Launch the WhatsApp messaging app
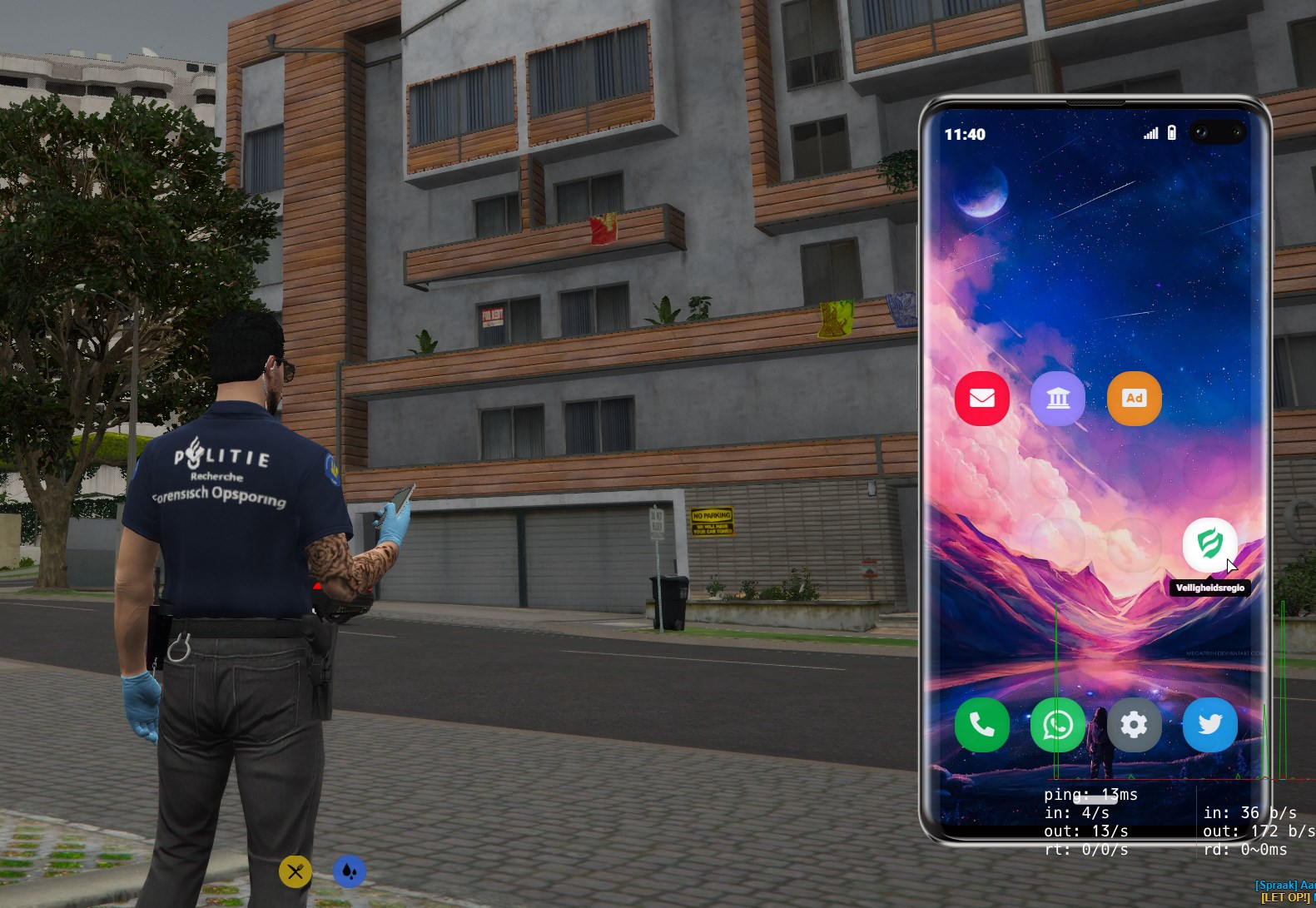Image resolution: width=1316 pixels, height=908 pixels. click(x=1058, y=725)
